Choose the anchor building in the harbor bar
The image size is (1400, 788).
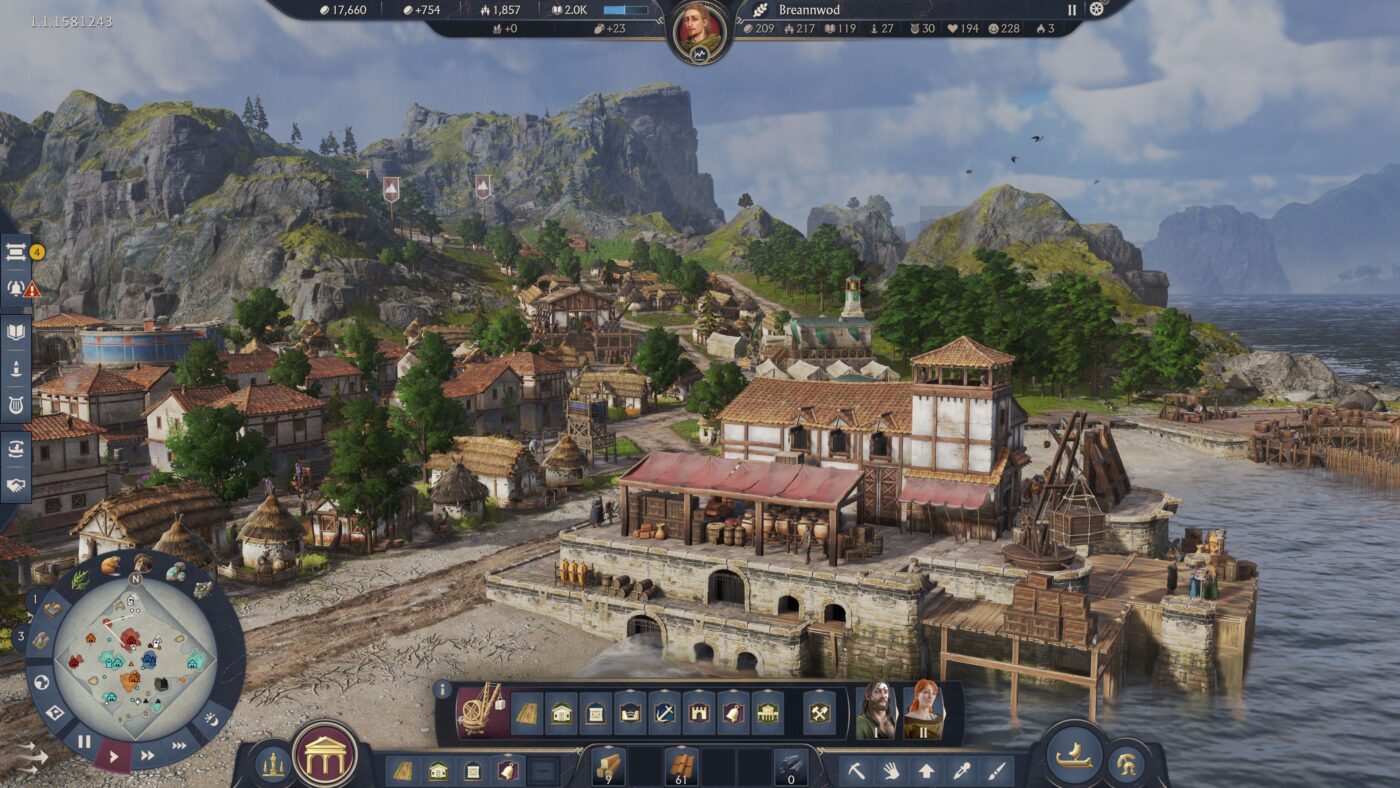pos(664,713)
